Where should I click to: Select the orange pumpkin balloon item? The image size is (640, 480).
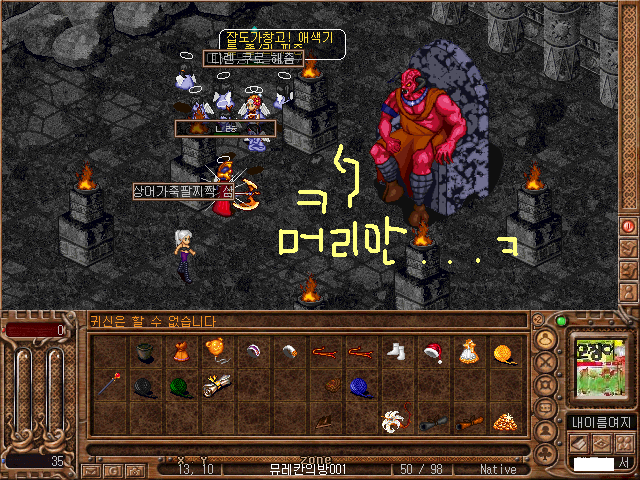coord(215,349)
